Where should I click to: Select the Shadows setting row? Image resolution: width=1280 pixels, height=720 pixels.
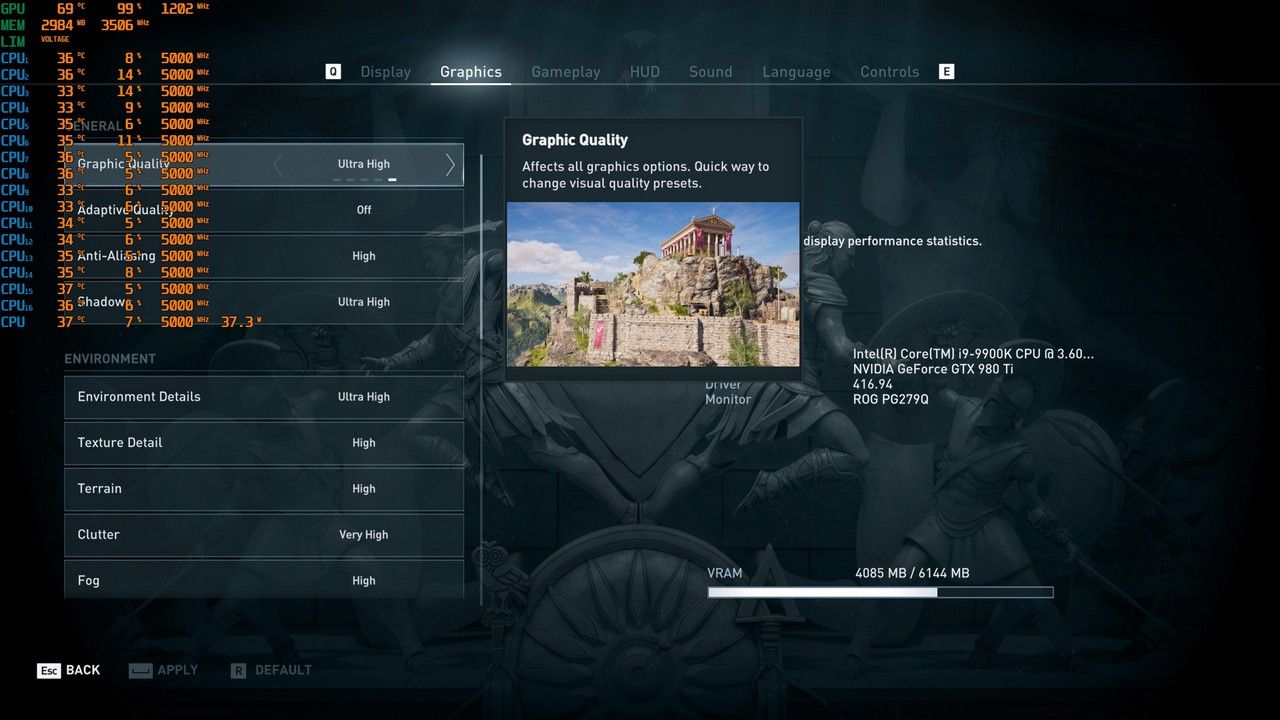(x=264, y=302)
